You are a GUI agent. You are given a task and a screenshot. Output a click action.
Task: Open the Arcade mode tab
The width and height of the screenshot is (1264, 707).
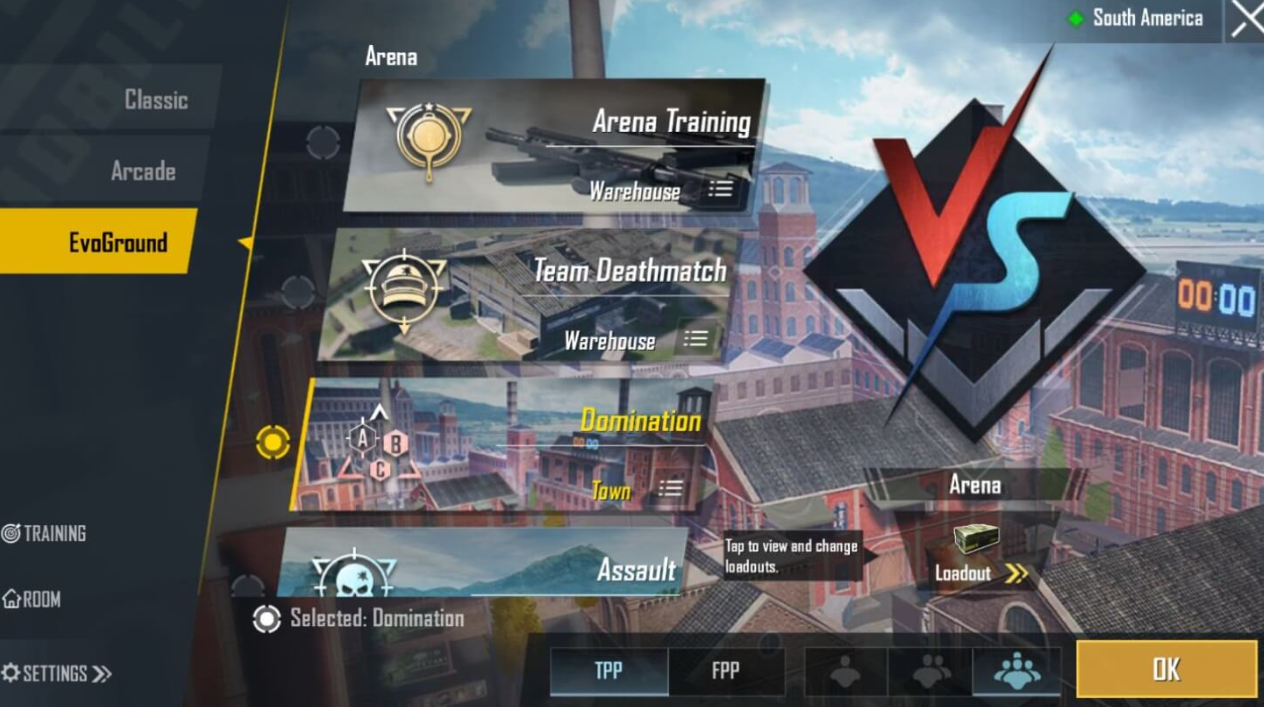[x=143, y=171]
